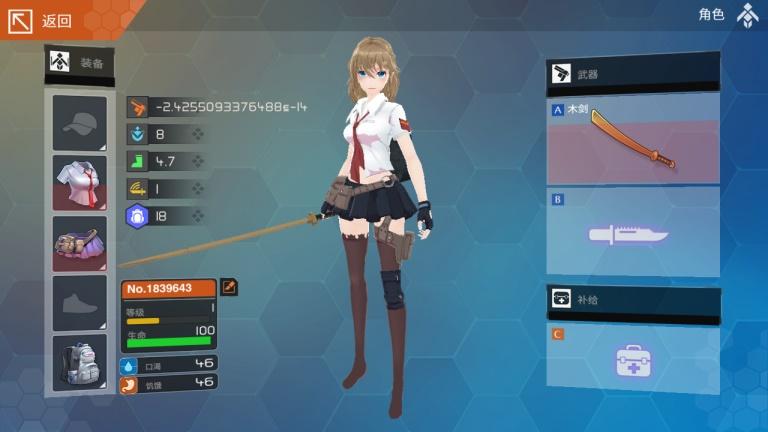Screen dimensions: 768x432
Task: Choose the white shirt with red tie slot
Action: (x=79, y=182)
